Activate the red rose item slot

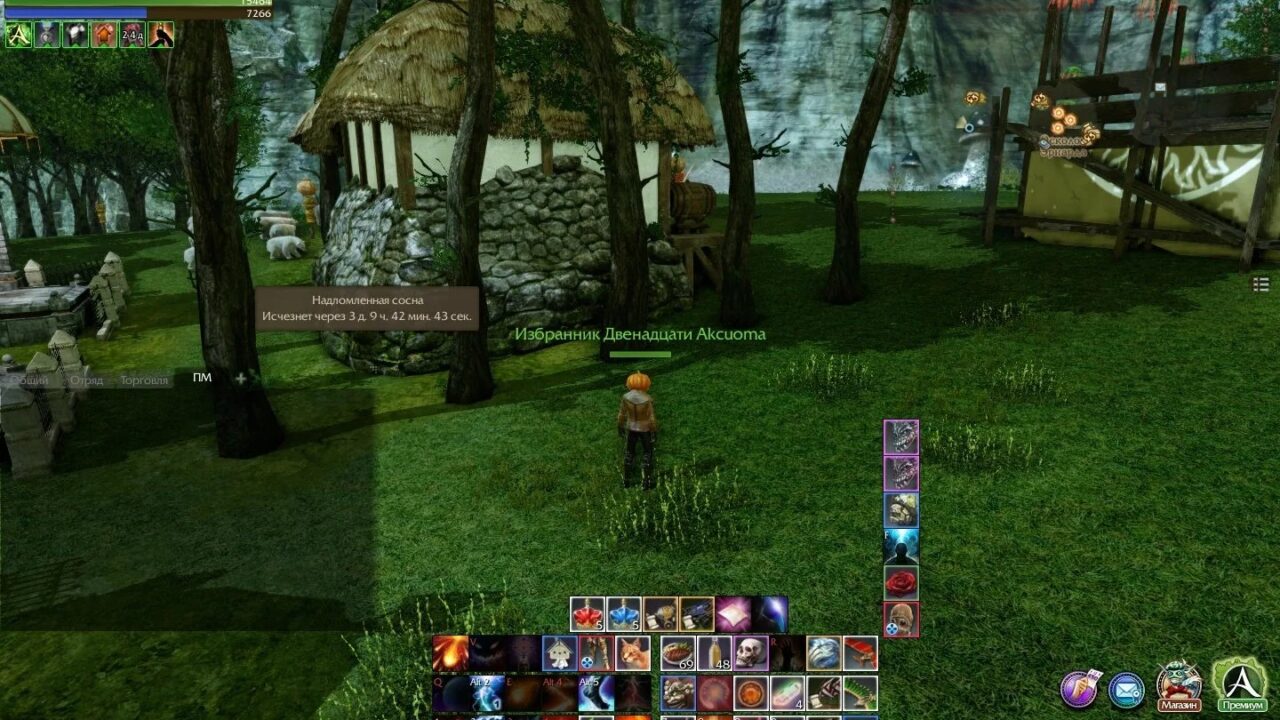[901, 582]
